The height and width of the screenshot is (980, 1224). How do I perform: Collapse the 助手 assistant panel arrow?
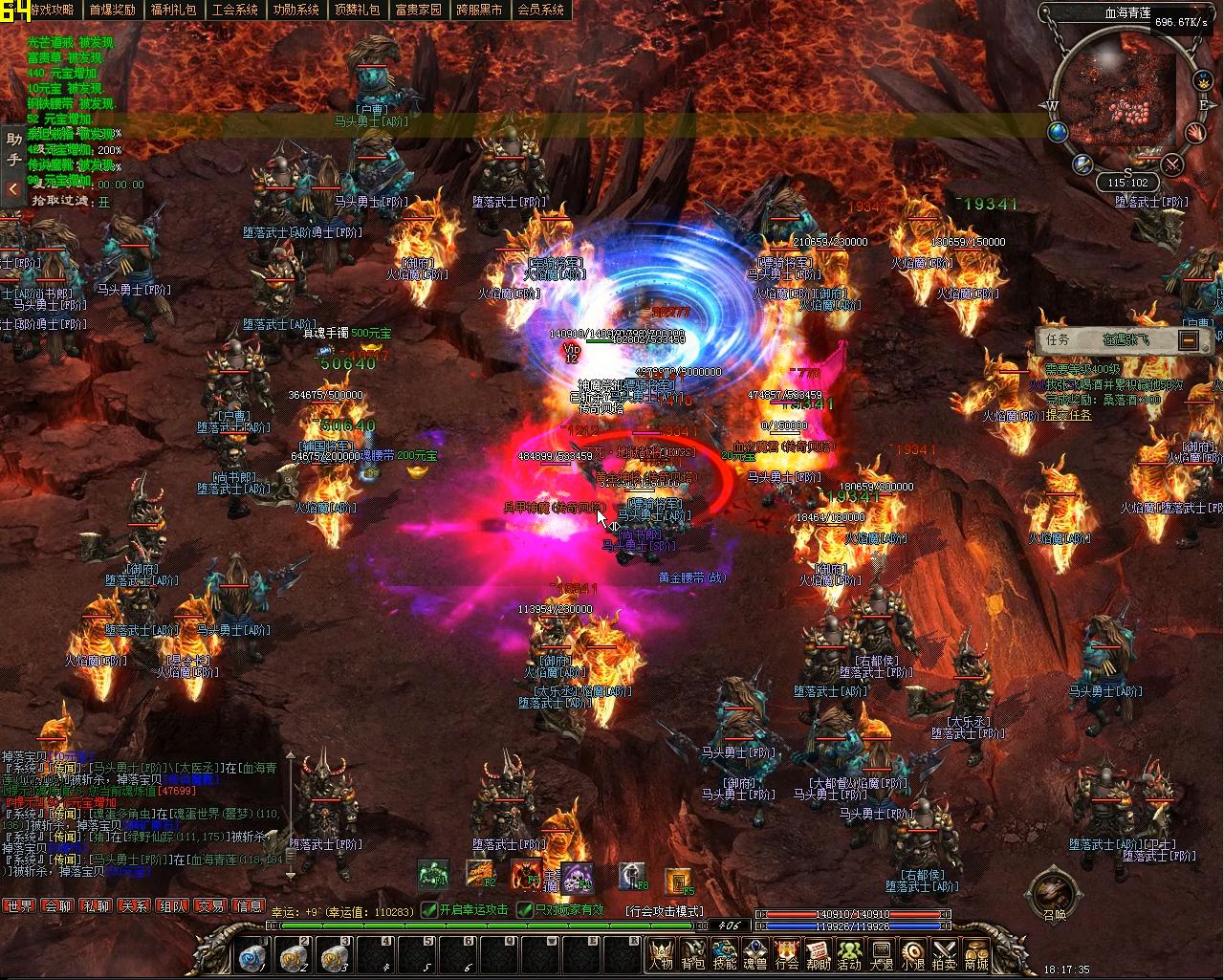(12, 189)
